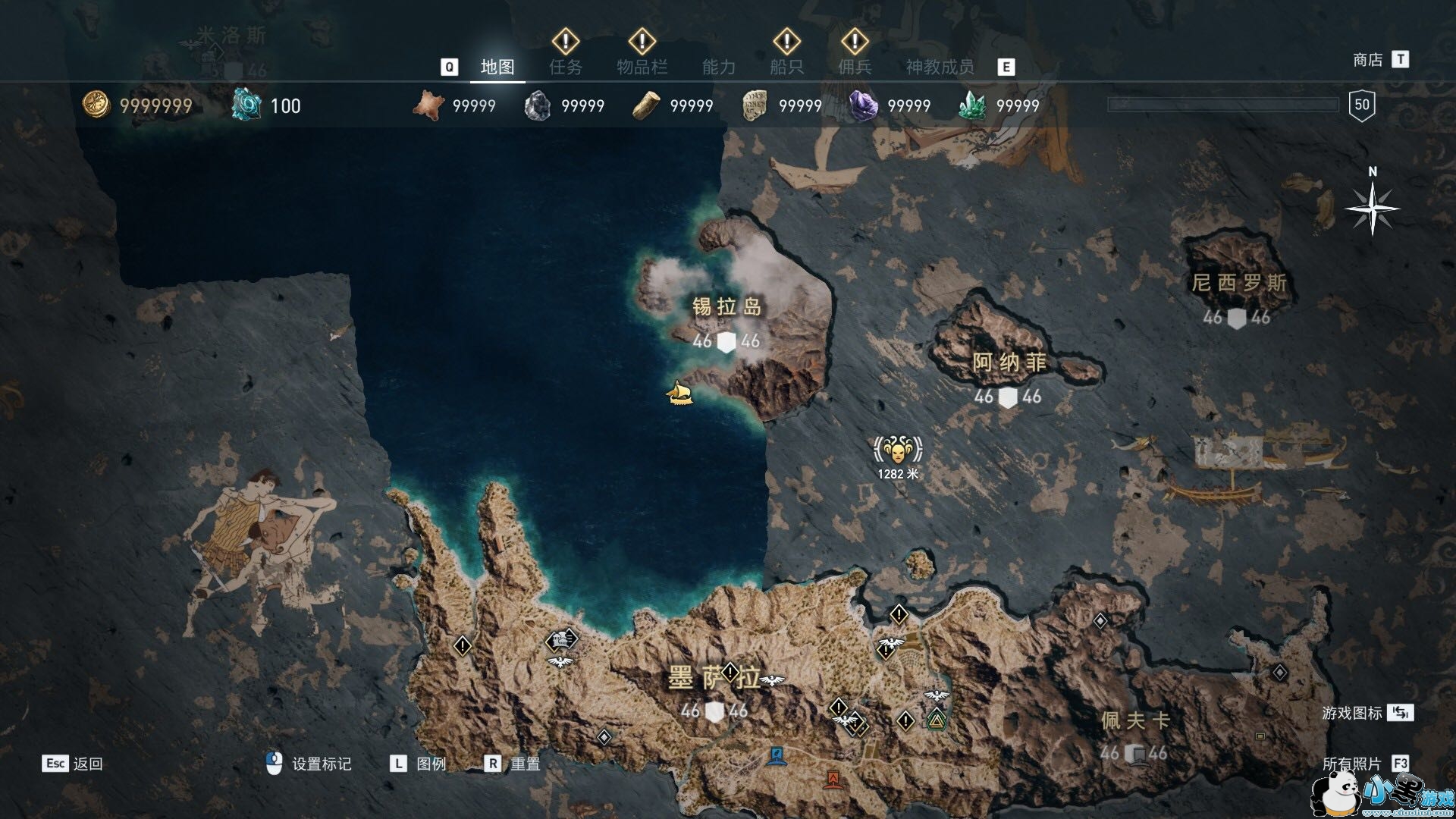Click the 尼西罗斯 island label

click(1239, 284)
